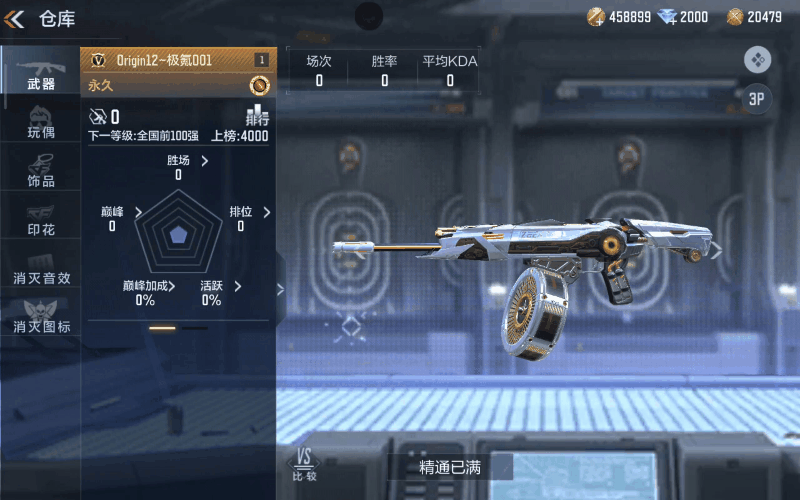This screenshot has height=500, width=800.
Task: Expand the 巅峰 peak stat arrow
Action: pyautogui.click(x=138, y=212)
